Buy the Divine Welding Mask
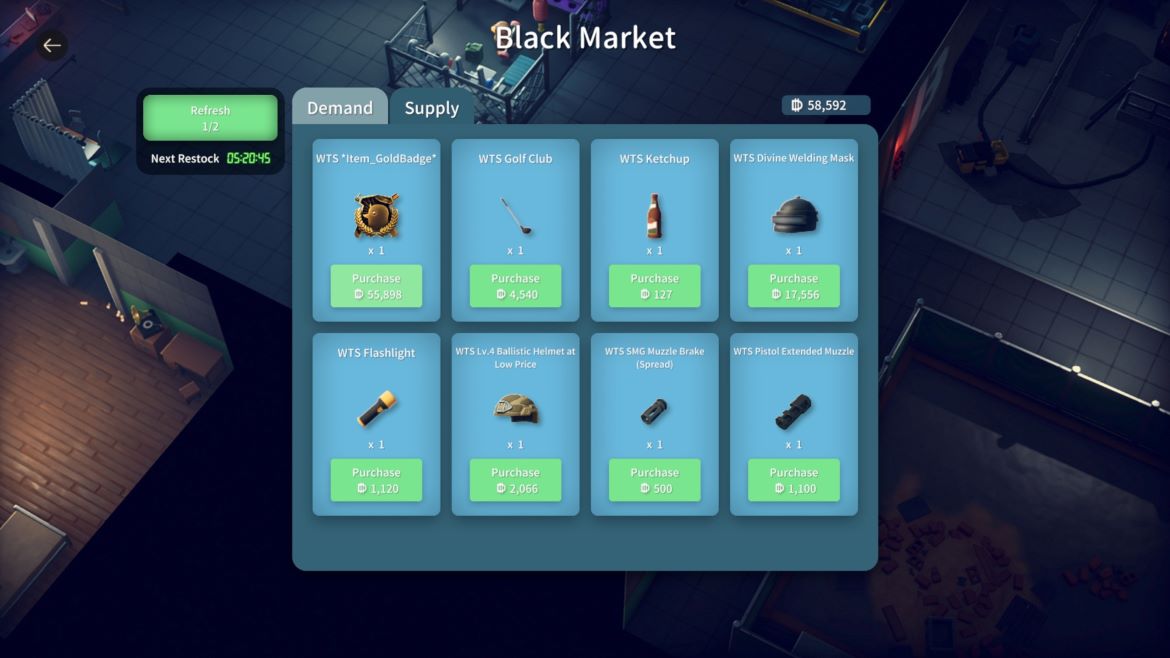 (x=793, y=286)
